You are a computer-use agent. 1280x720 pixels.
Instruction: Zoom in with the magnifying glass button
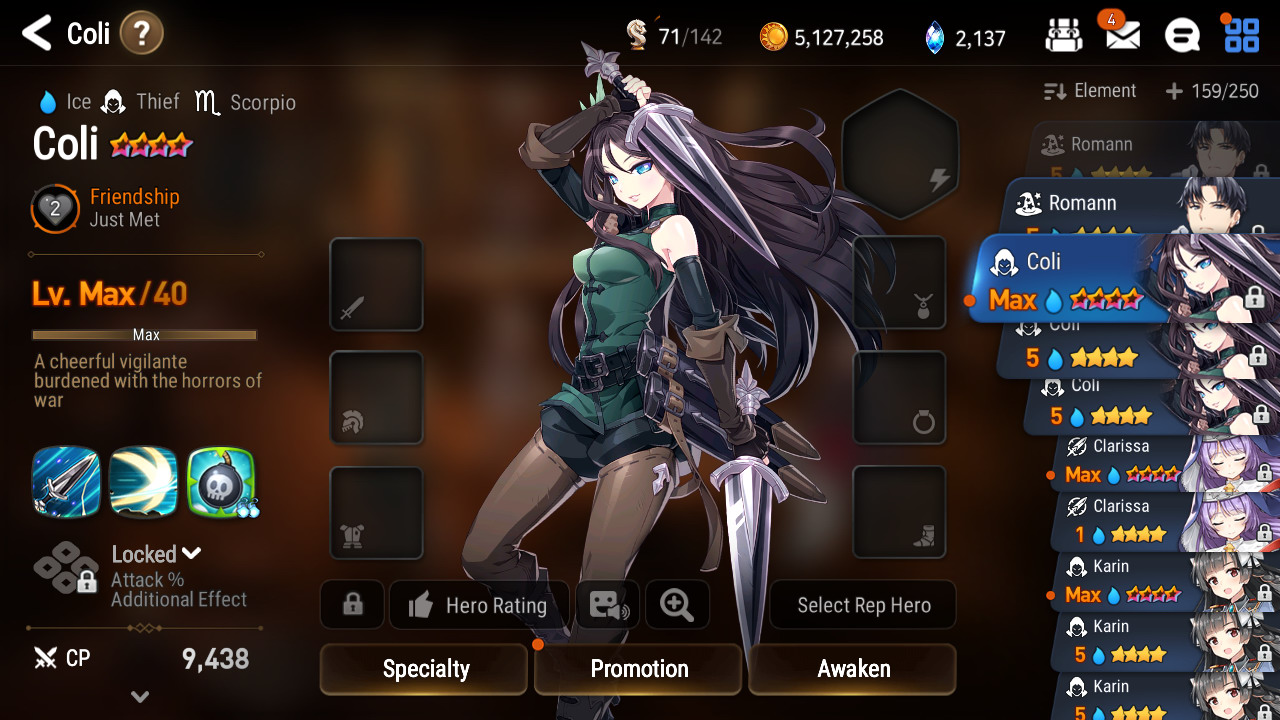[677, 605]
